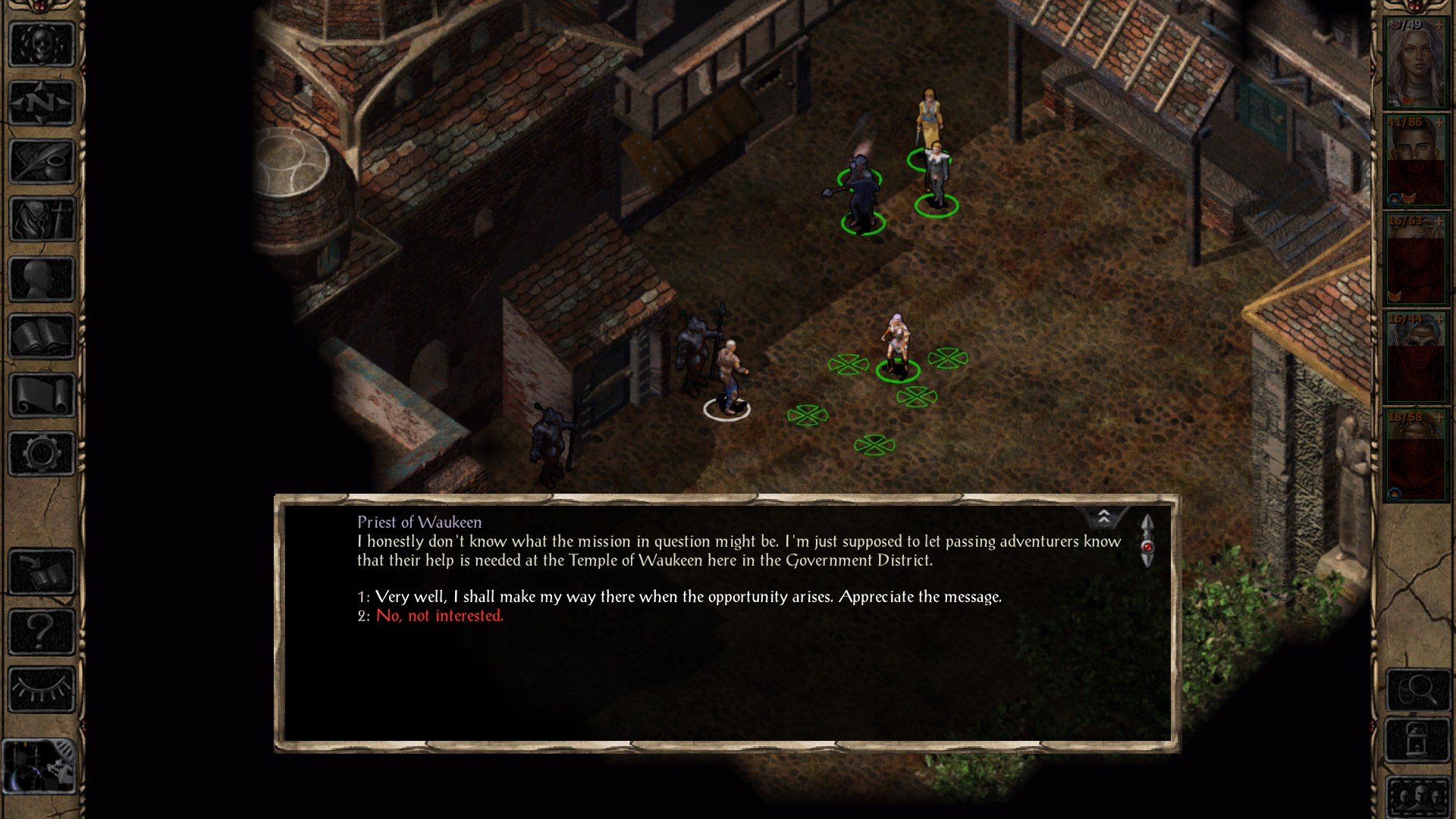Expand the dialogue box with the chevron
1456x819 pixels.
click(x=1105, y=518)
